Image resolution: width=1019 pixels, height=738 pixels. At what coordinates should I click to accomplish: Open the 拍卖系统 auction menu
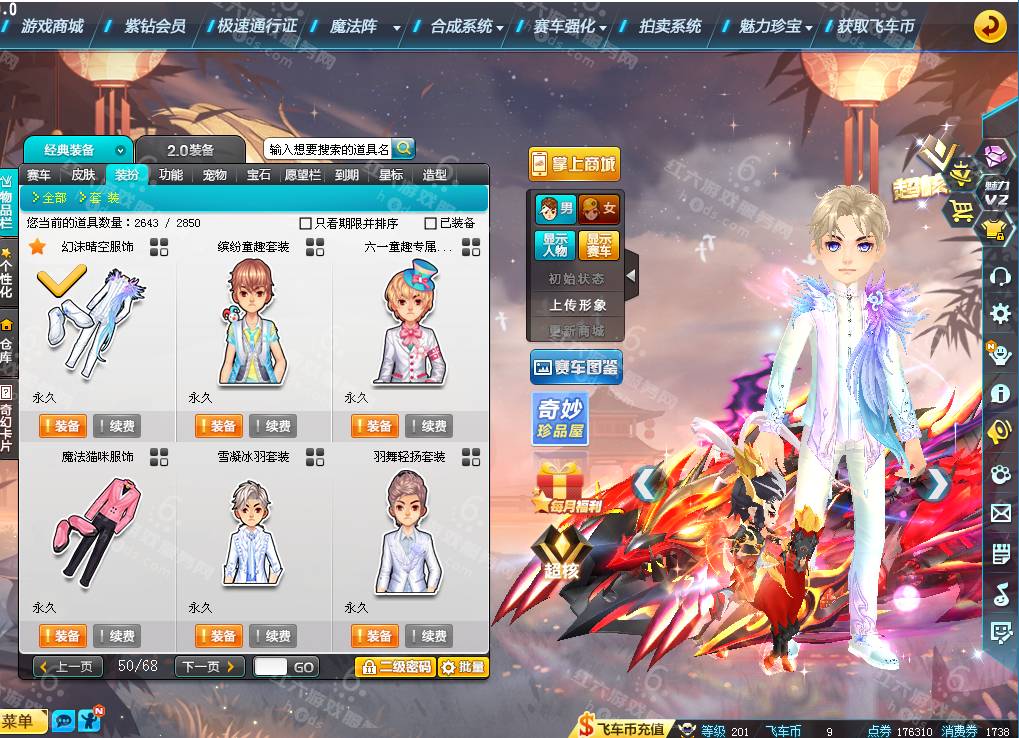(670, 26)
